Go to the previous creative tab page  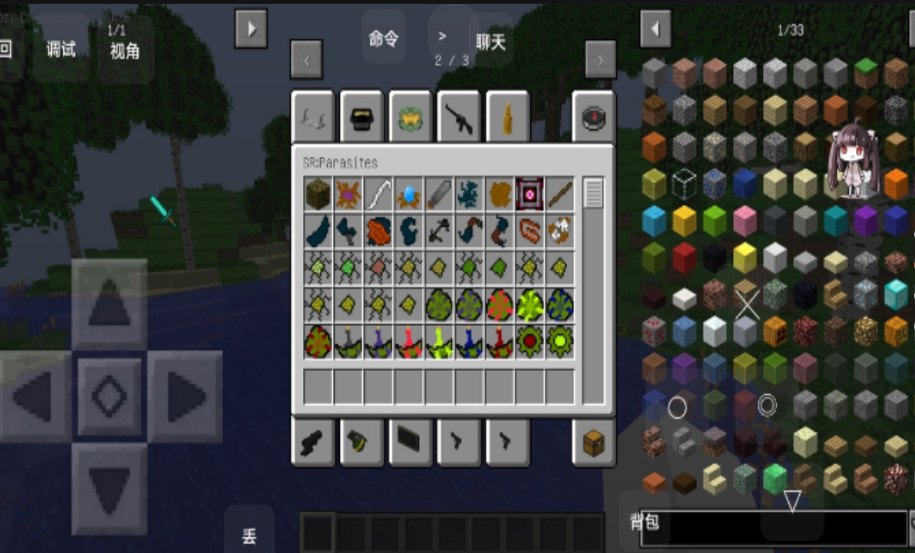pos(306,60)
